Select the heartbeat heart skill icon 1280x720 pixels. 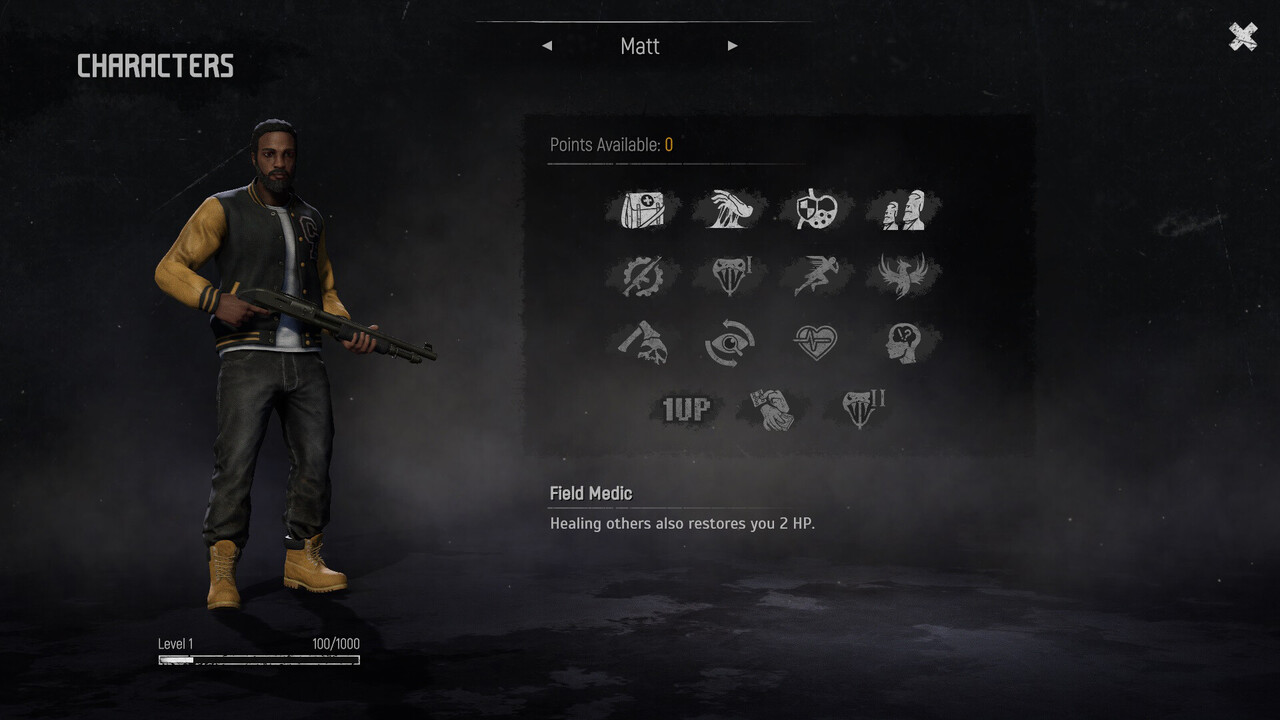[x=816, y=343]
